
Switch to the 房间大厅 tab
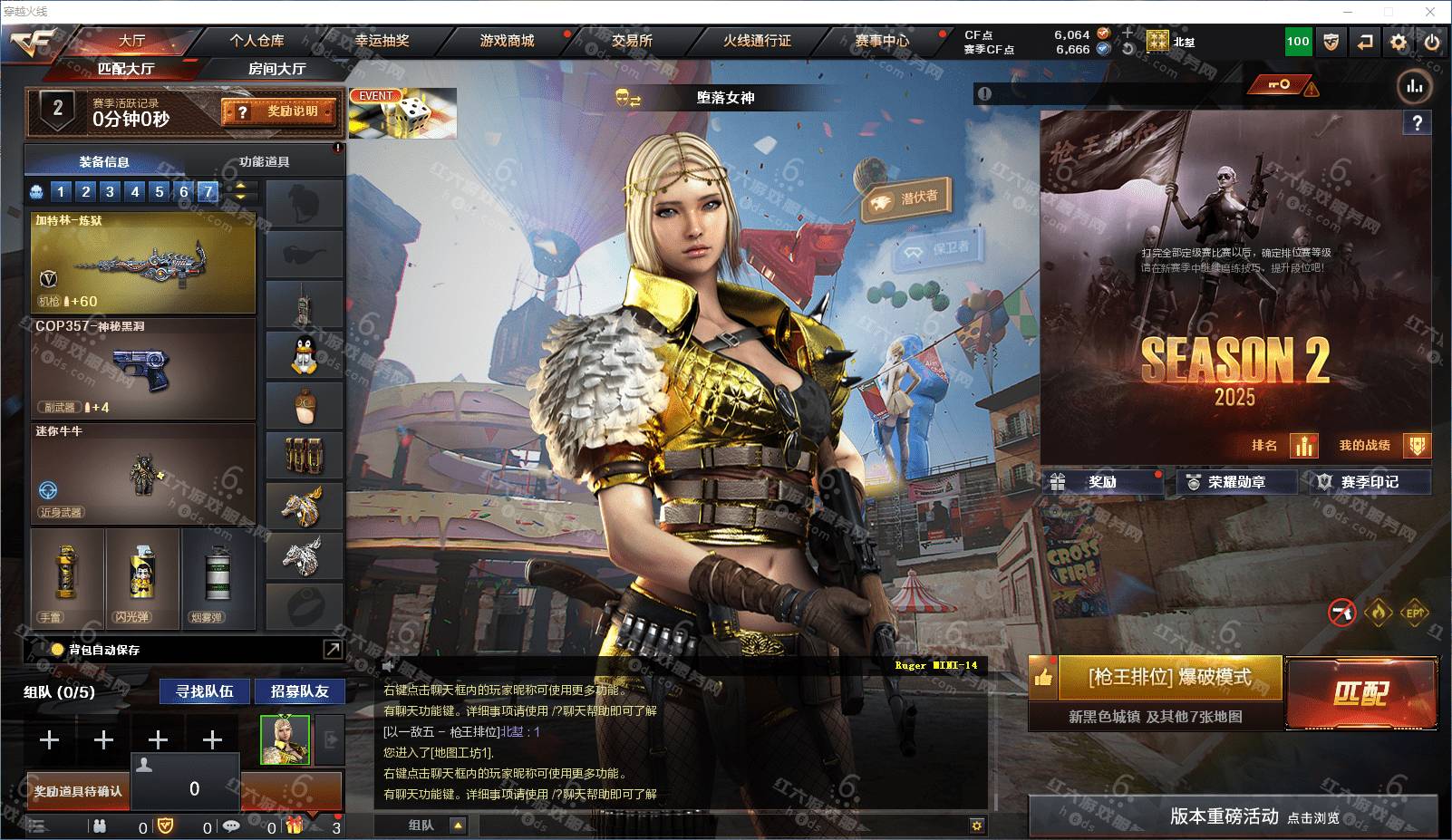(276, 69)
